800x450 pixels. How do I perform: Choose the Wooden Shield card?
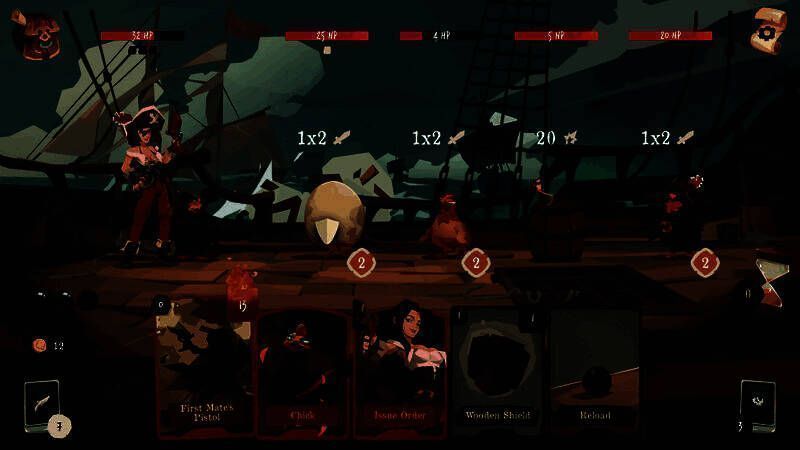coord(497,370)
